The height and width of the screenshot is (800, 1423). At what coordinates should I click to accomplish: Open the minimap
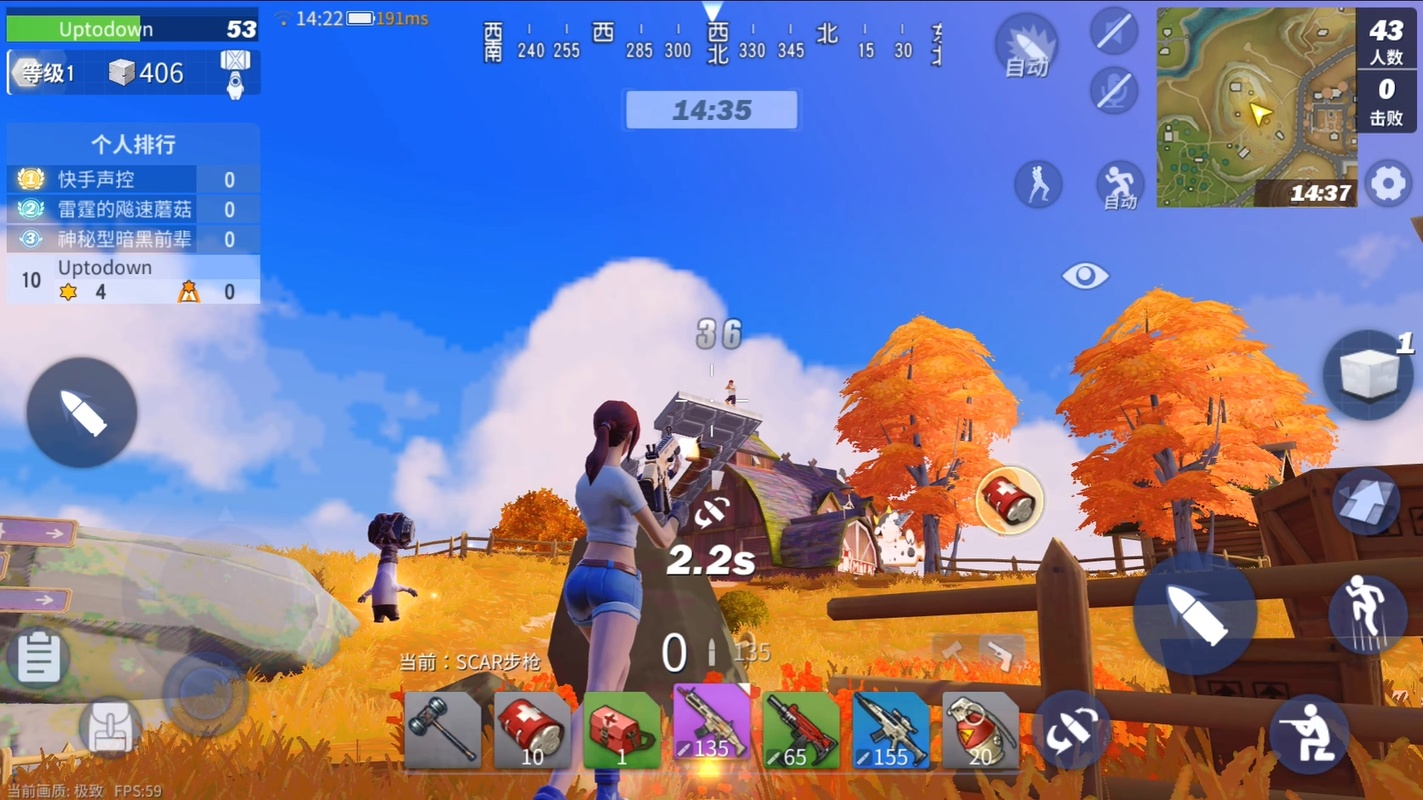(x=1256, y=107)
